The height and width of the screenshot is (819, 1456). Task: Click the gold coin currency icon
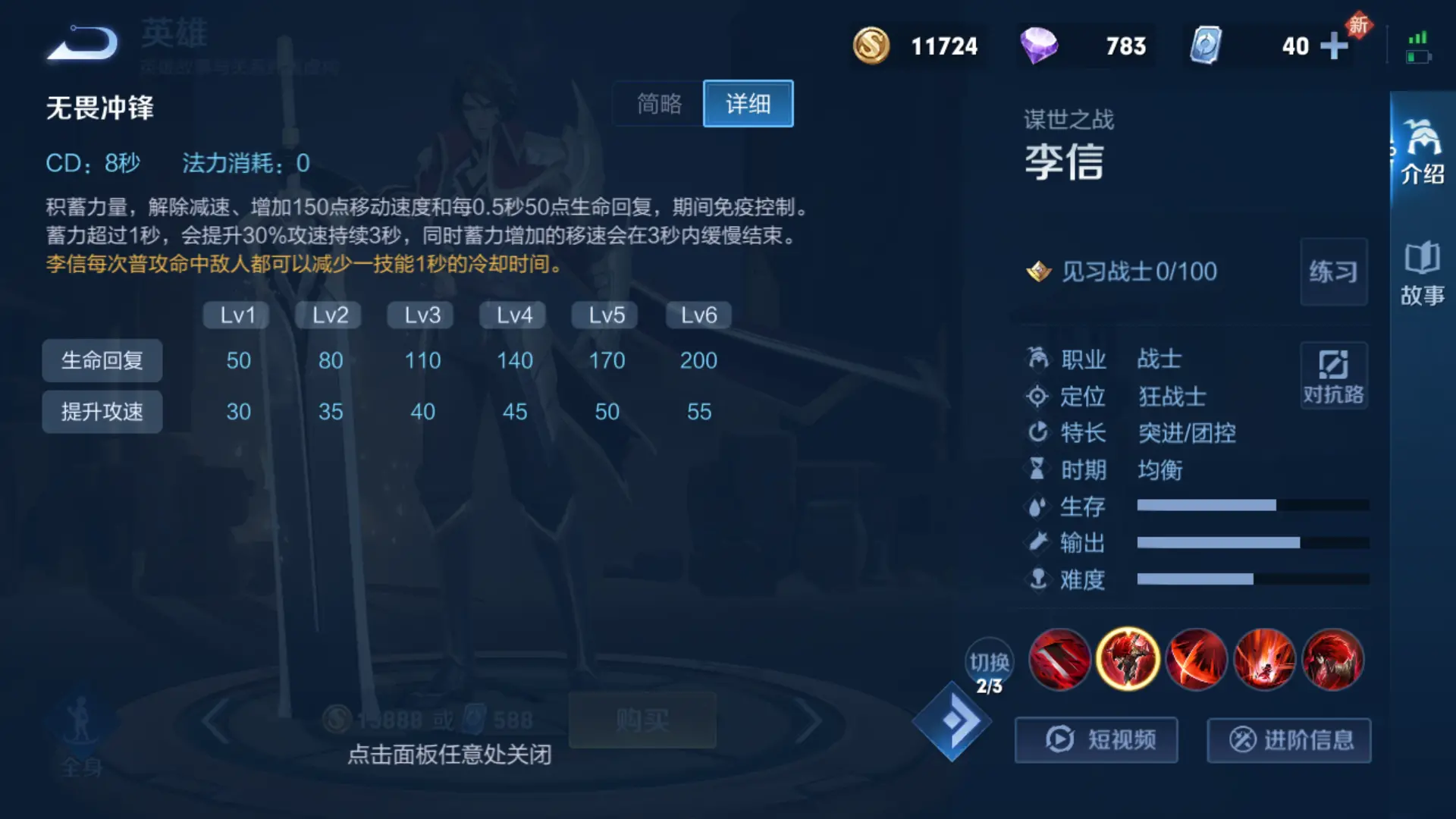click(x=871, y=45)
